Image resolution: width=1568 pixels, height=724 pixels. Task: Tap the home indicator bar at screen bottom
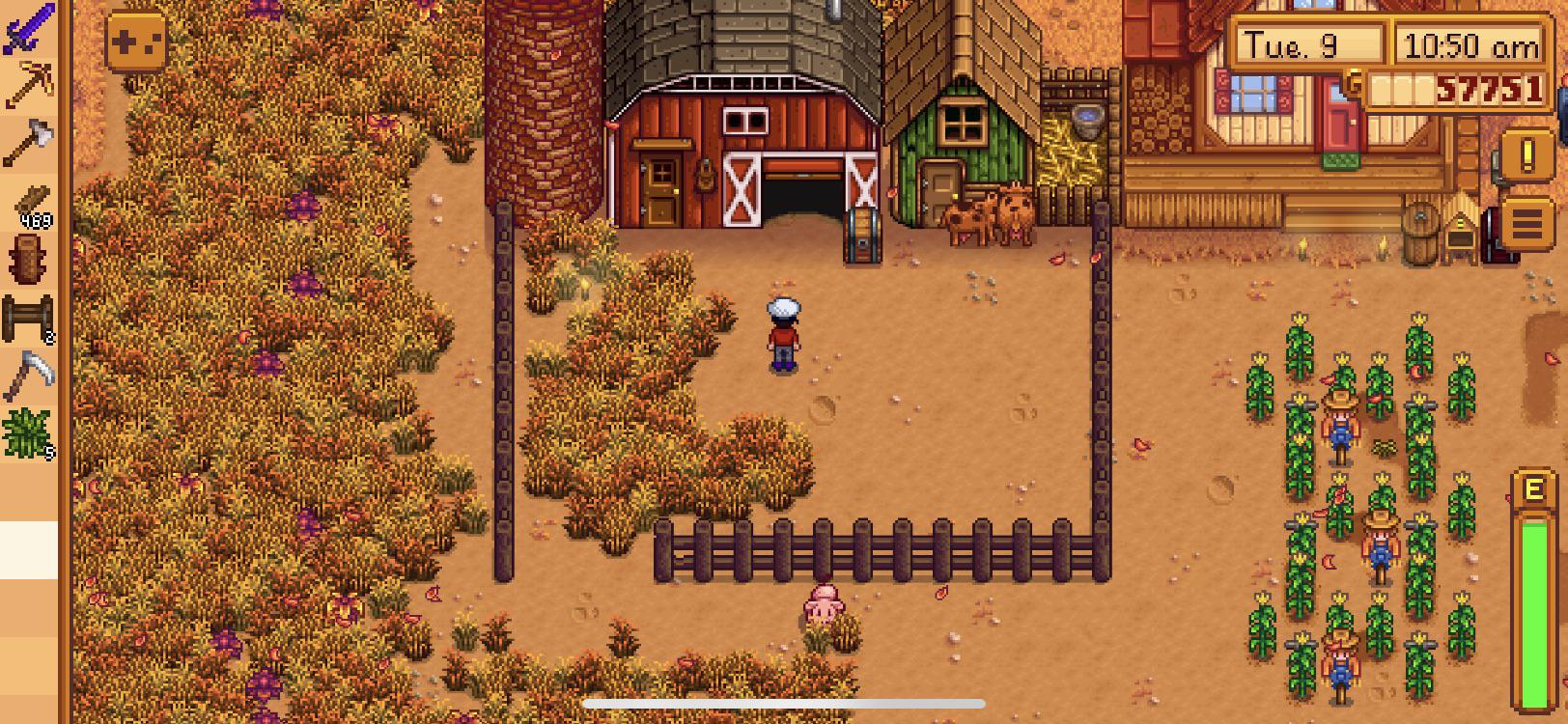click(782, 704)
